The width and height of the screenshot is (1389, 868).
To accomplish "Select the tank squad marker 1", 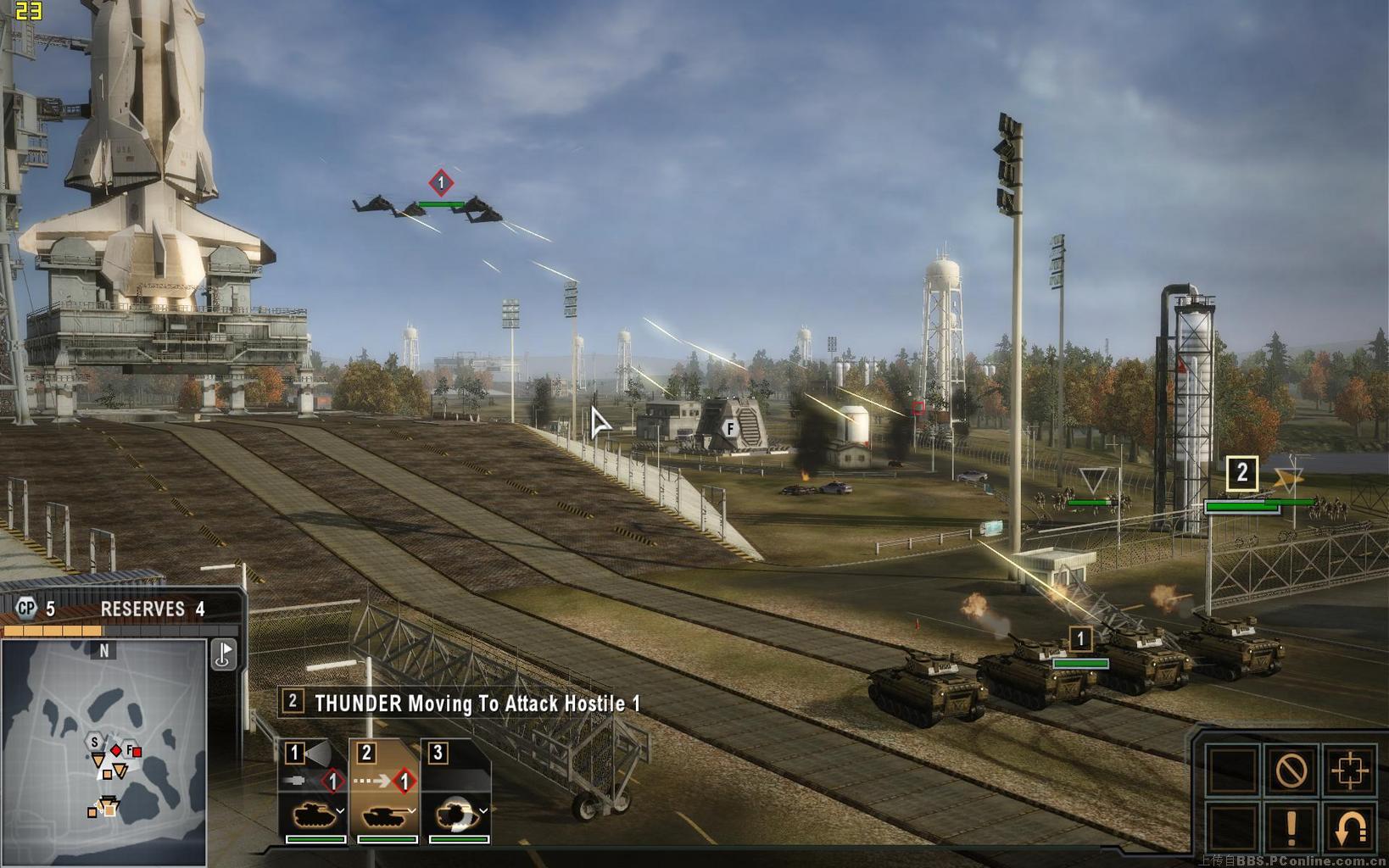I will 1080,638.
